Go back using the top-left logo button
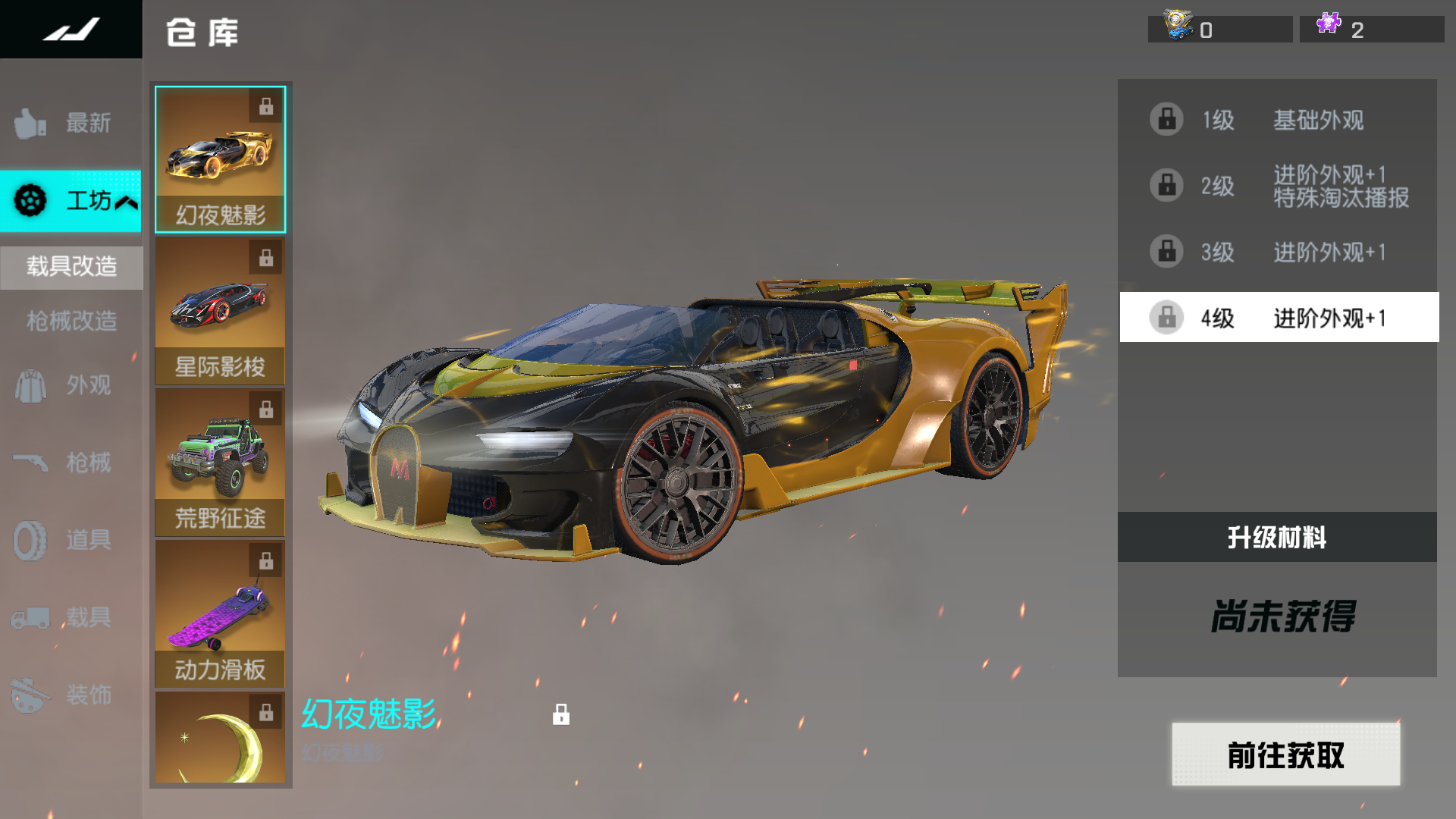1456x819 pixels. (x=71, y=30)
